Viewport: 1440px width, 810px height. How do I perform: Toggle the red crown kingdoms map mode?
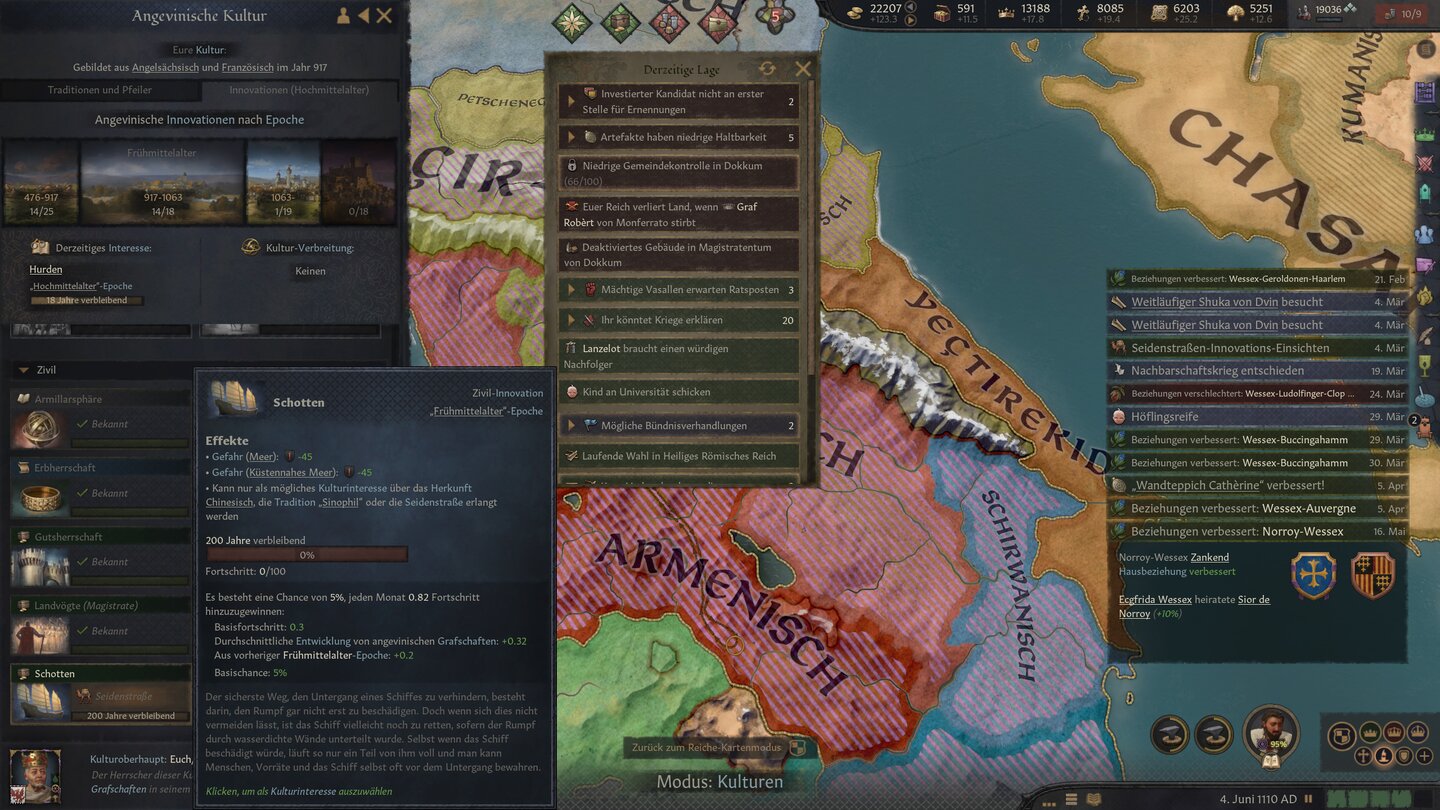coord(1394,734)
